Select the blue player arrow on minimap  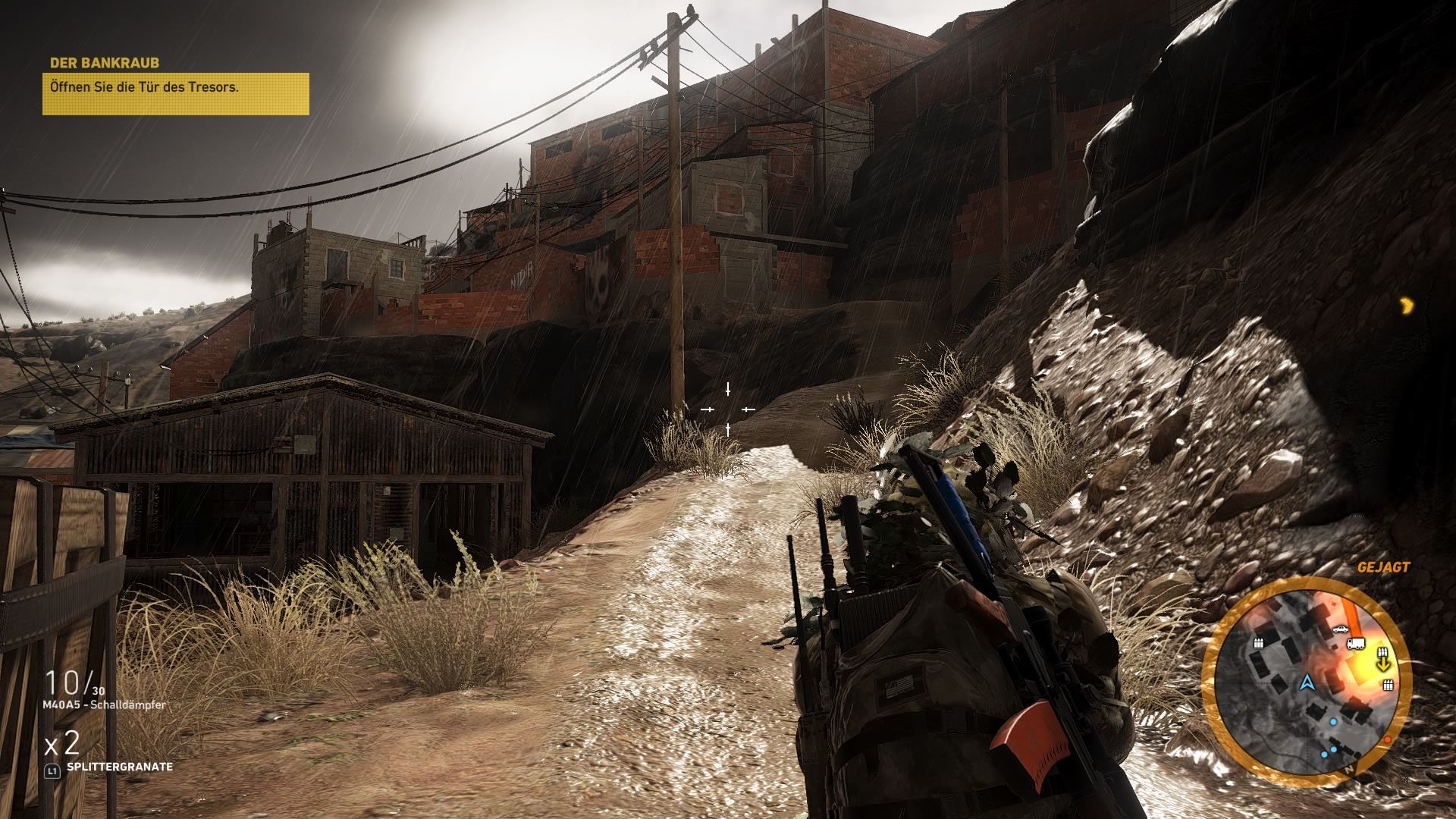[x=1306, y=683]
